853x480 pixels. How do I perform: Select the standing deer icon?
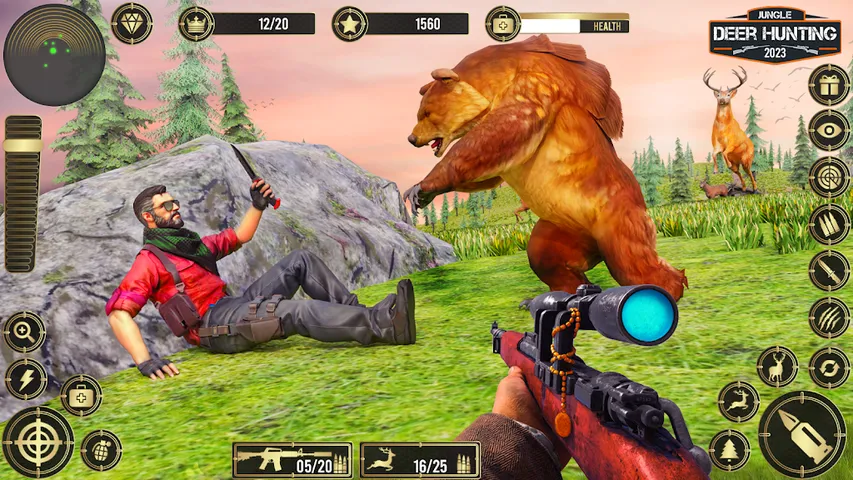click(x=777, y=367)
